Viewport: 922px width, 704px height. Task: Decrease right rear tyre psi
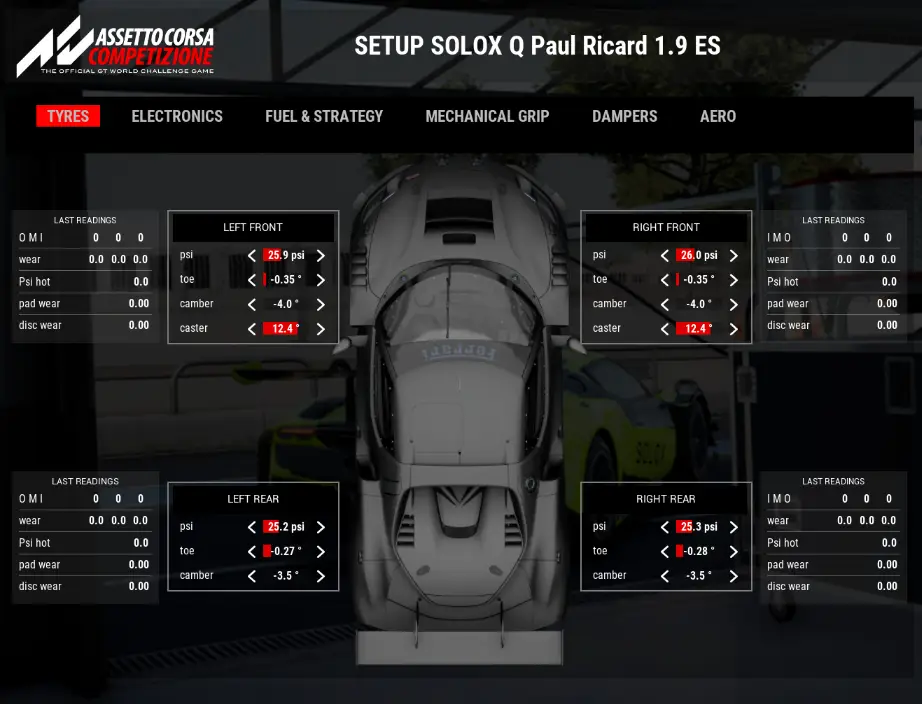(x=665, y=528)
